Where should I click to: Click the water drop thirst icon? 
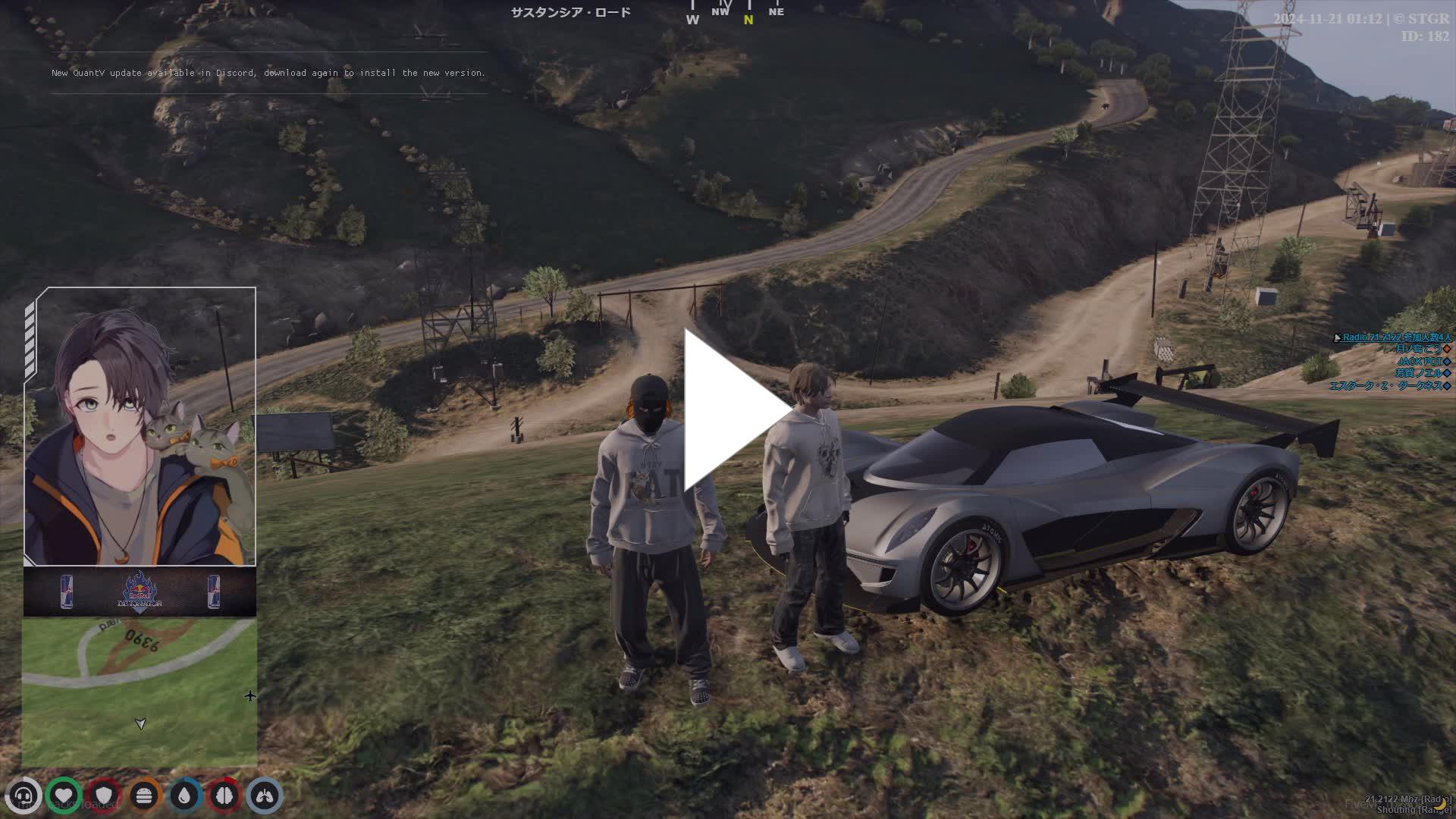pyautogui.click(x=184, y=795)
